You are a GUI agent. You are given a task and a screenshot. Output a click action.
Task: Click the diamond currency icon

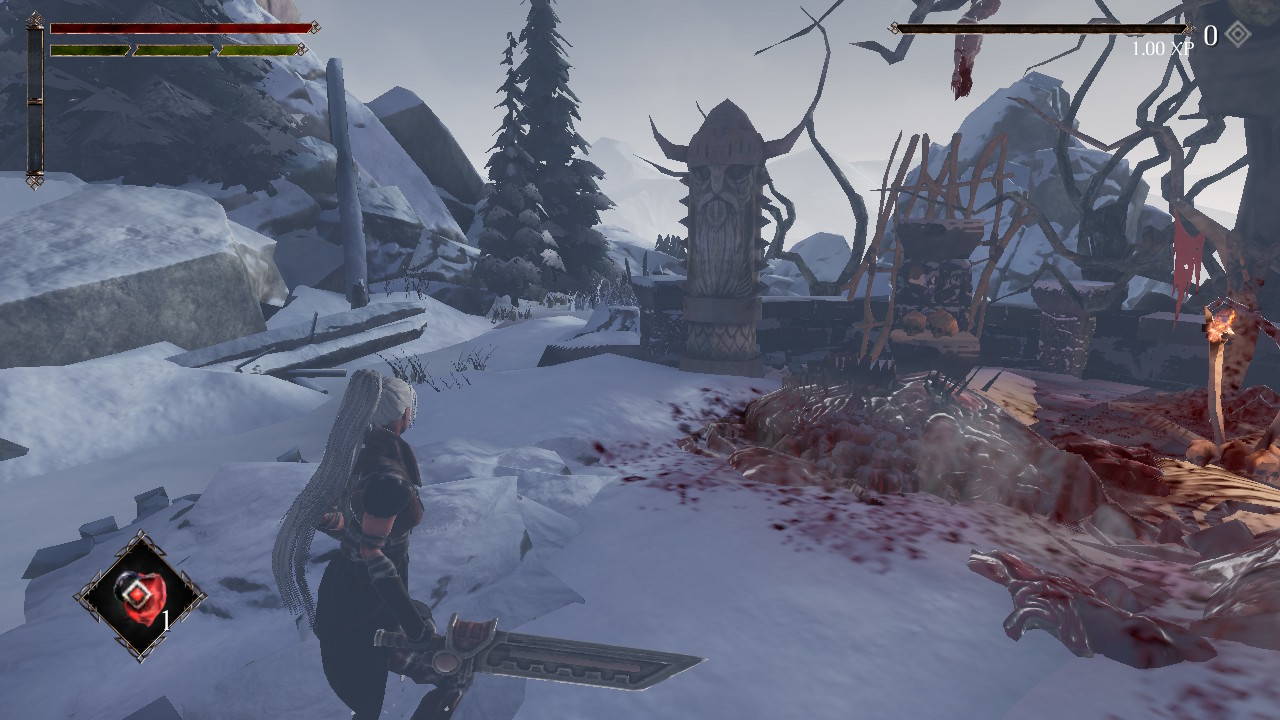point(1238,35)
